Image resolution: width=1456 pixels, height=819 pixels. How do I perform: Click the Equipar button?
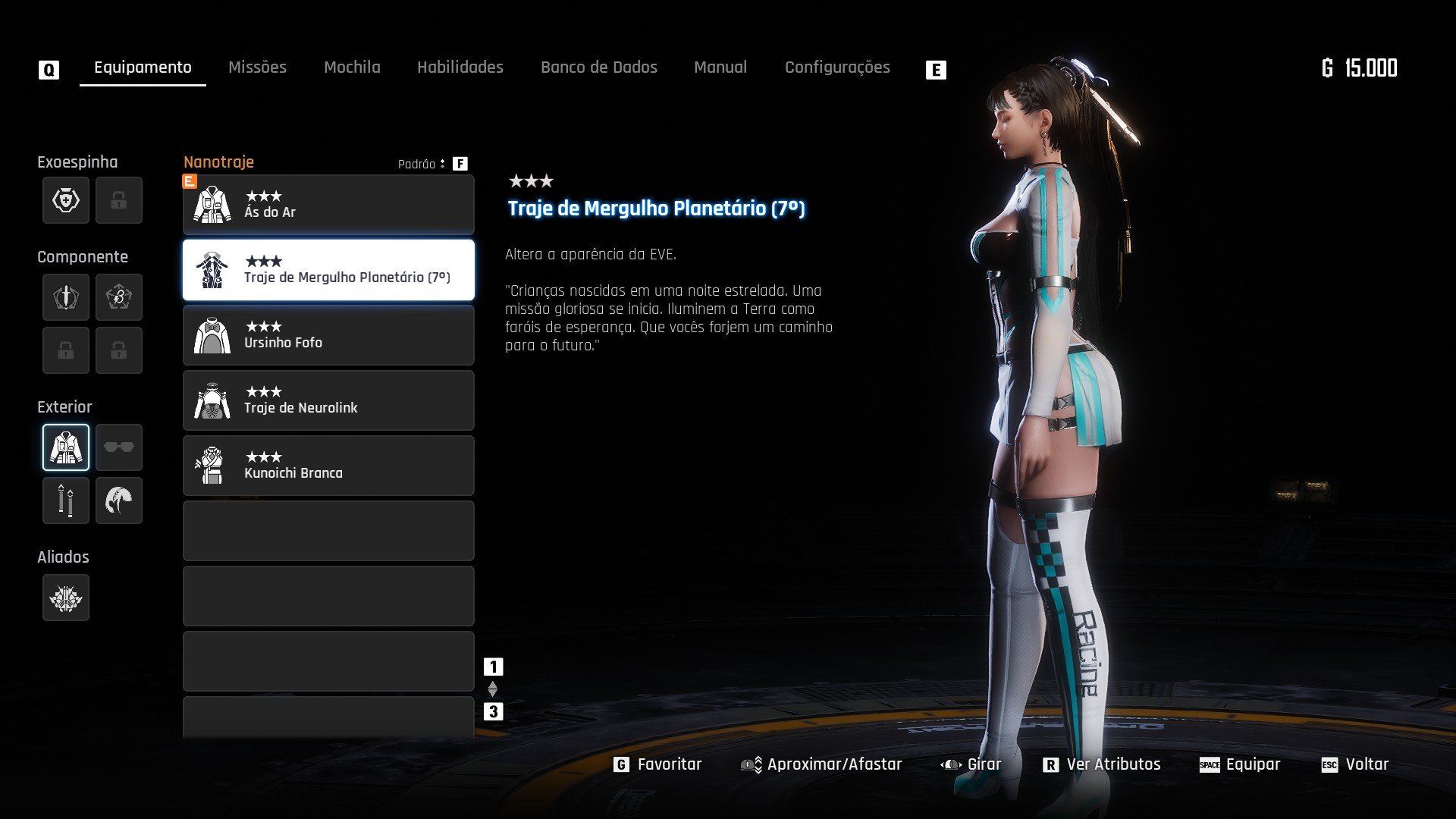point(1241,764)
